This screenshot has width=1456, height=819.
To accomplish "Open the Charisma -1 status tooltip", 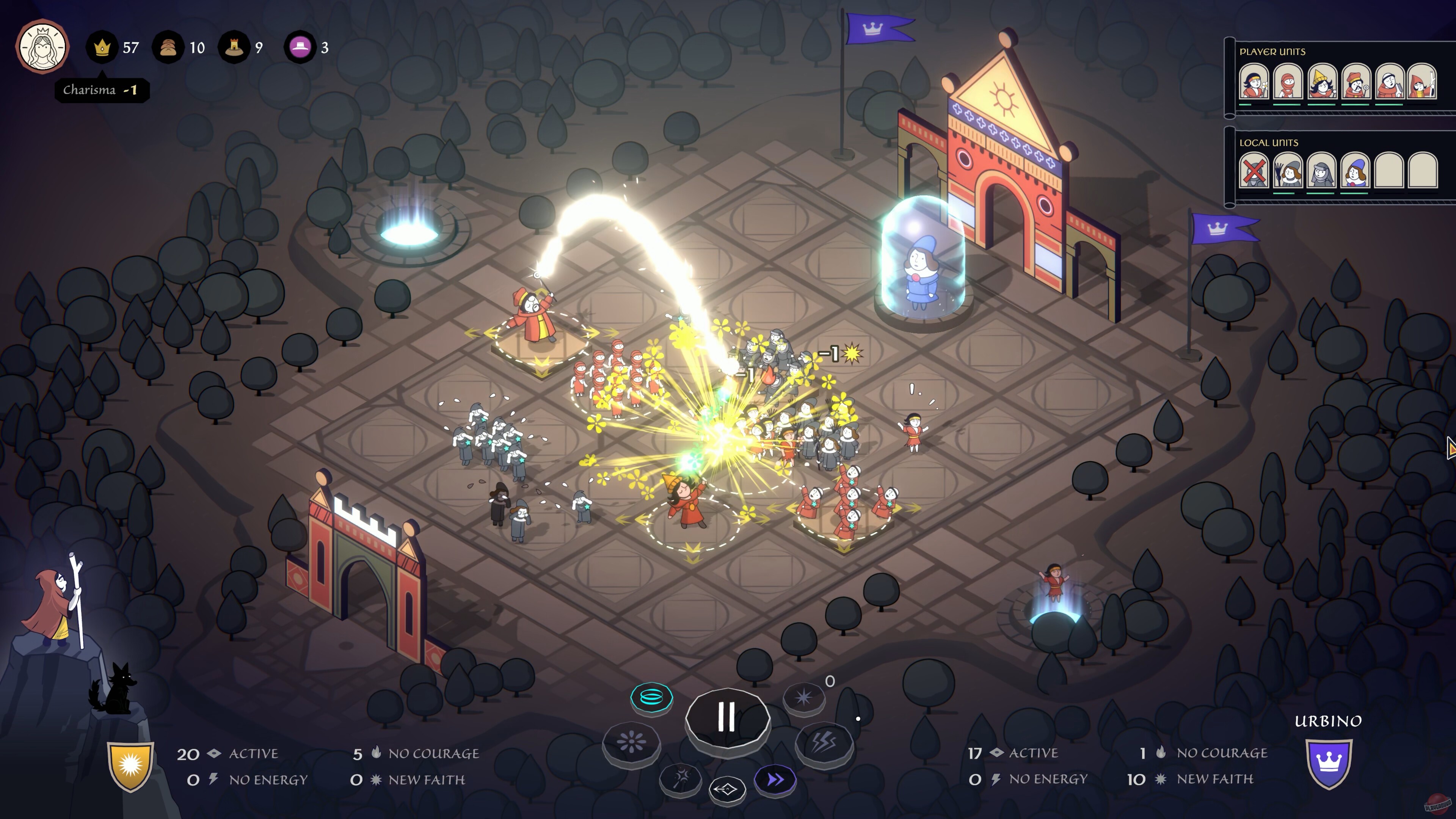I will coord(102,89).
